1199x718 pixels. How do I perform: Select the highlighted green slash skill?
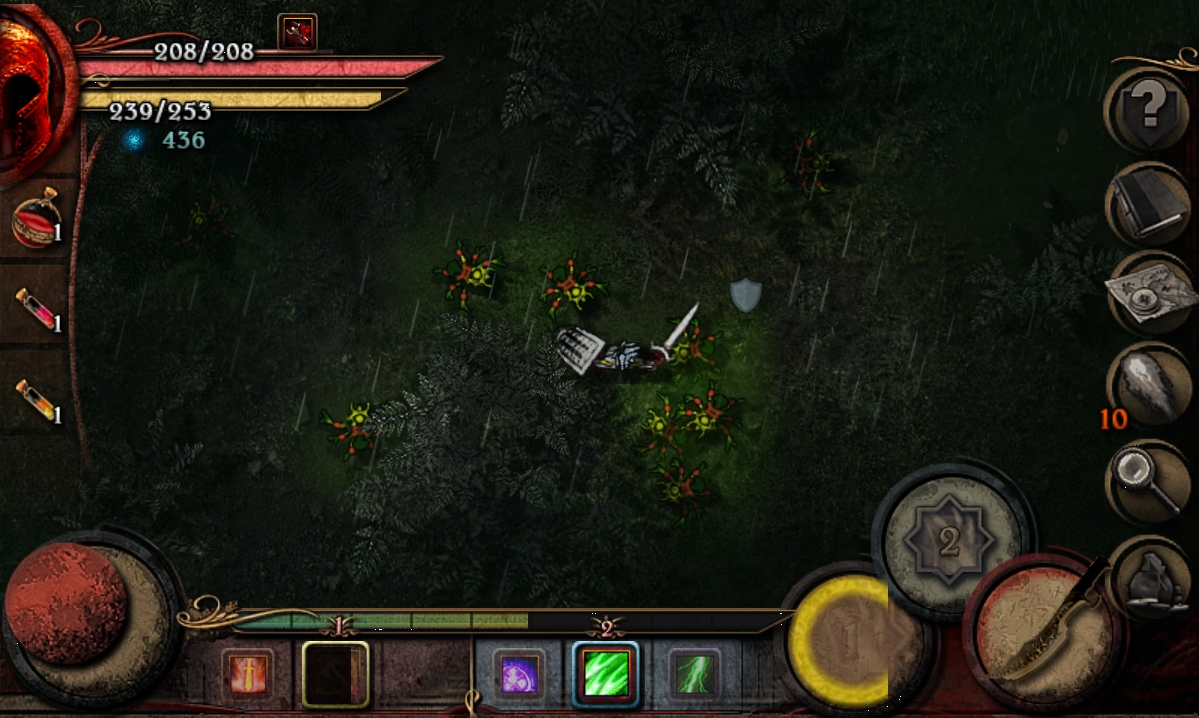coord(606,673)
